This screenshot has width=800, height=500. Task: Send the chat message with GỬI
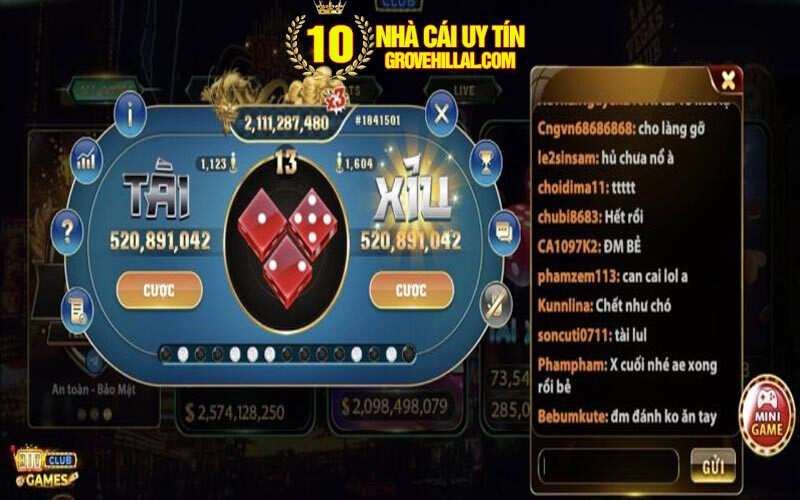[x=712, y=465]
